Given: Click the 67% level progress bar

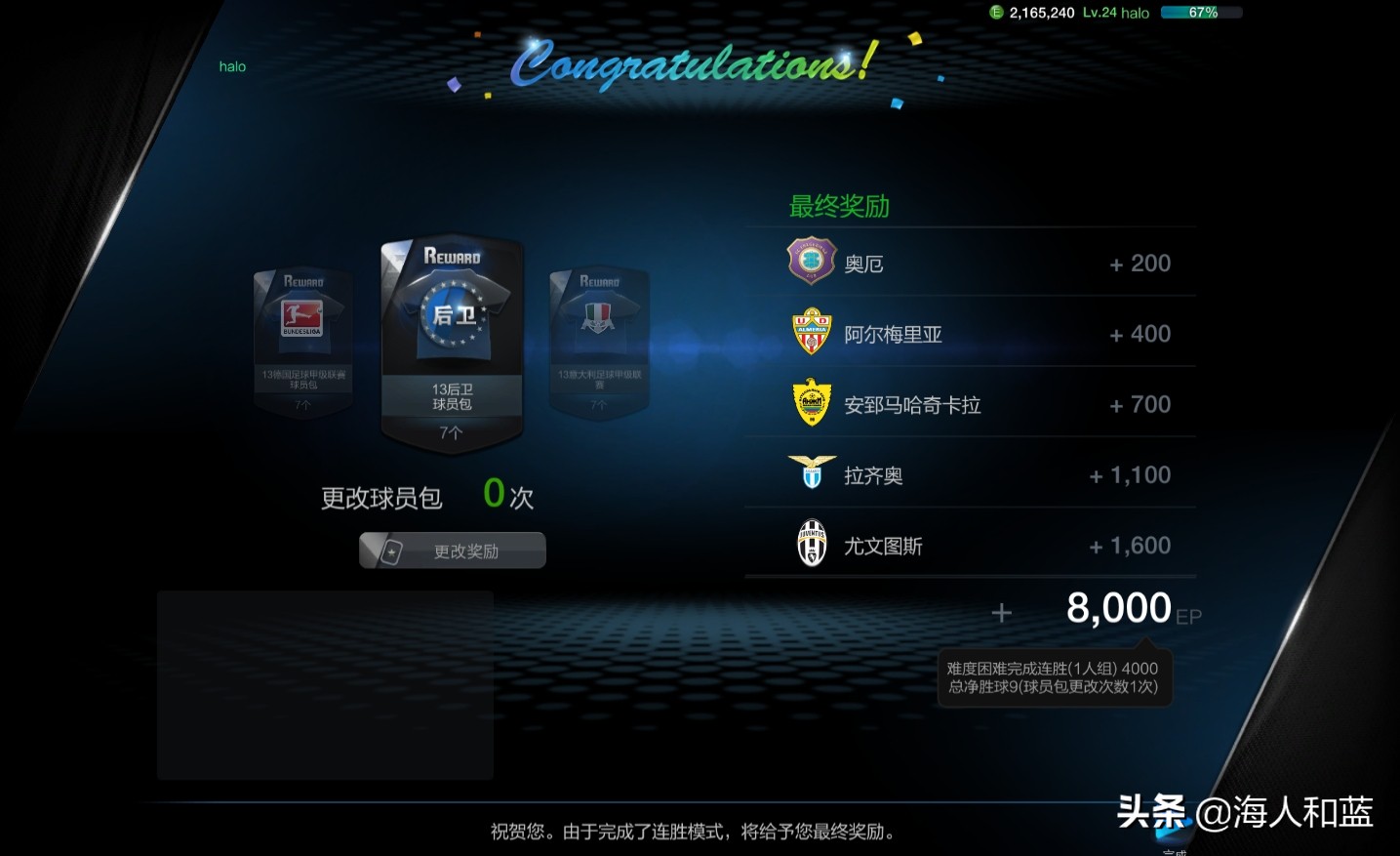Looking at the screenshot, I should (1201, 13).
